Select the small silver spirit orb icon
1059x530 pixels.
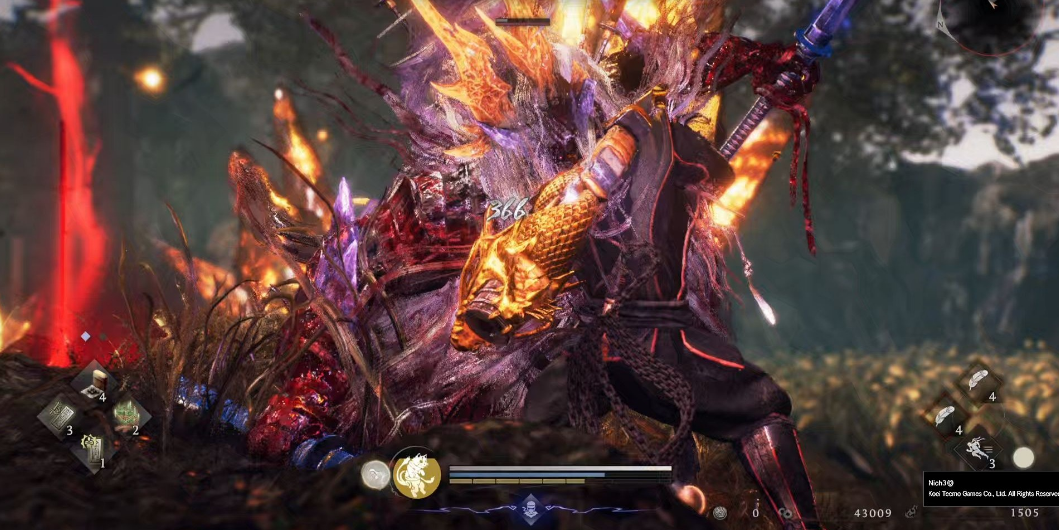coord(376,475)
